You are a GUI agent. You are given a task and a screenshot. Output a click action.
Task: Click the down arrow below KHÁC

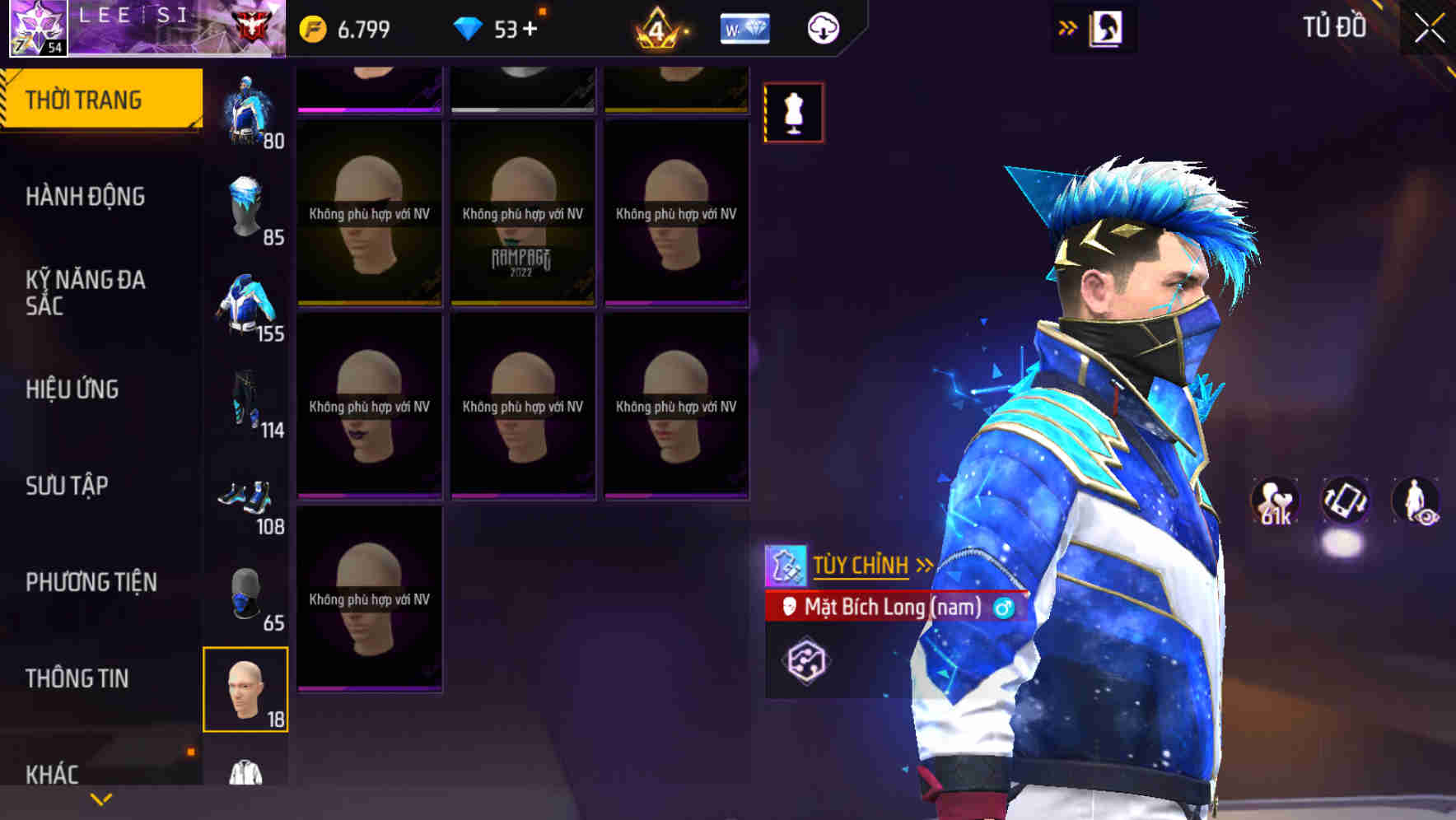pyautogui.click(x=99, y=799)
